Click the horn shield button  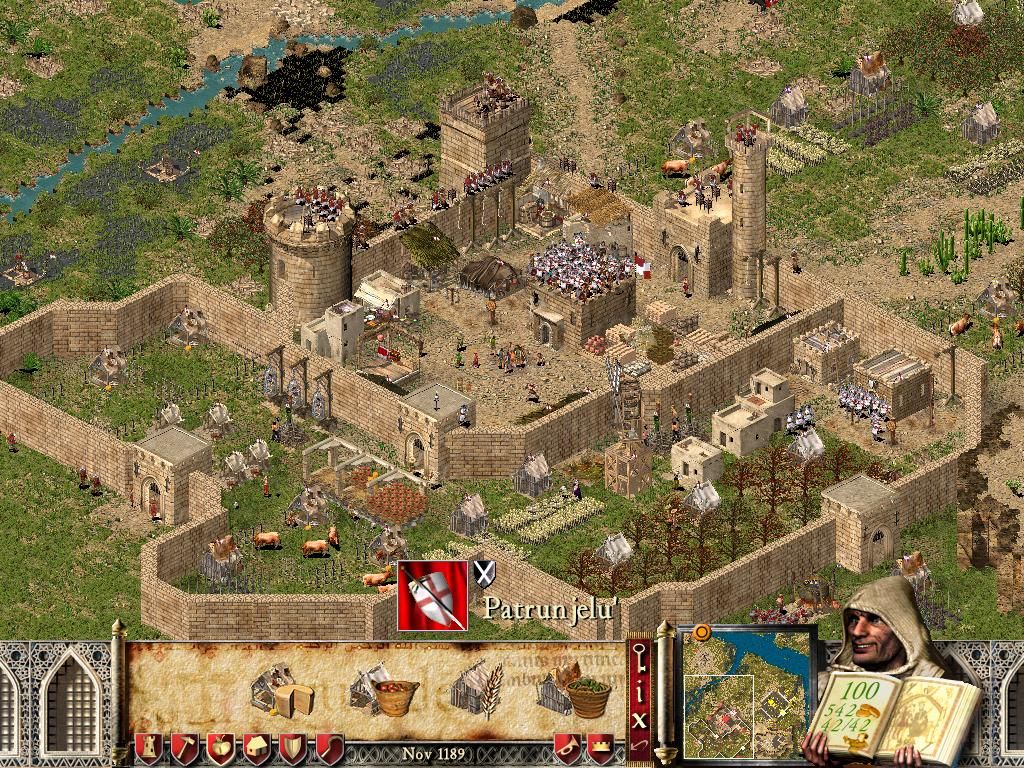coord(566,747)
